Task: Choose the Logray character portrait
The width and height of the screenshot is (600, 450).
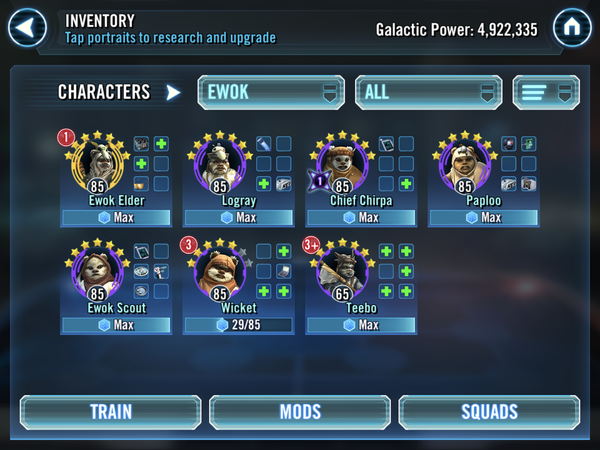Action: point(218,164)
